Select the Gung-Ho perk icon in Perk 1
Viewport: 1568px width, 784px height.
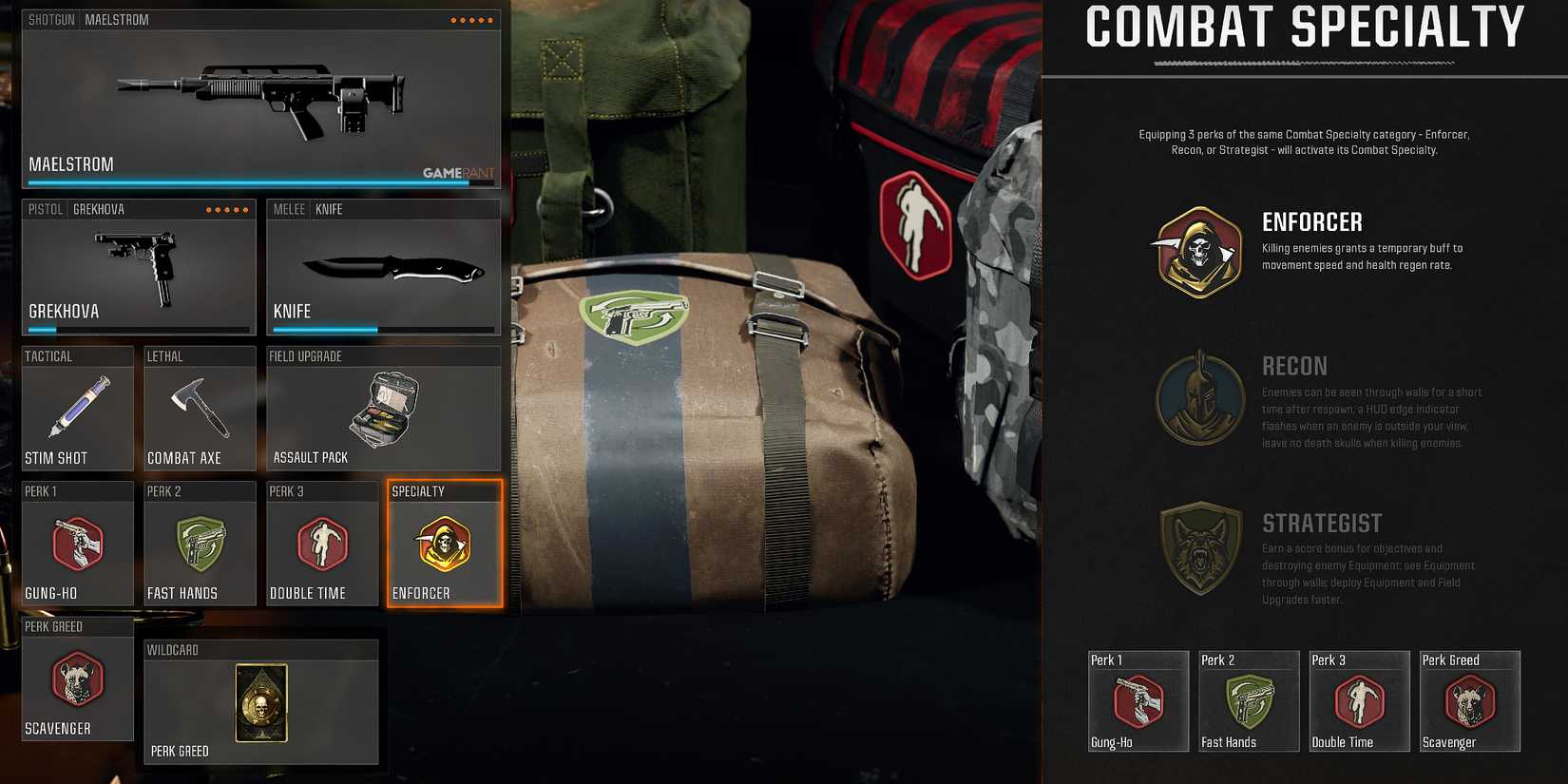[x=77, y=545]
